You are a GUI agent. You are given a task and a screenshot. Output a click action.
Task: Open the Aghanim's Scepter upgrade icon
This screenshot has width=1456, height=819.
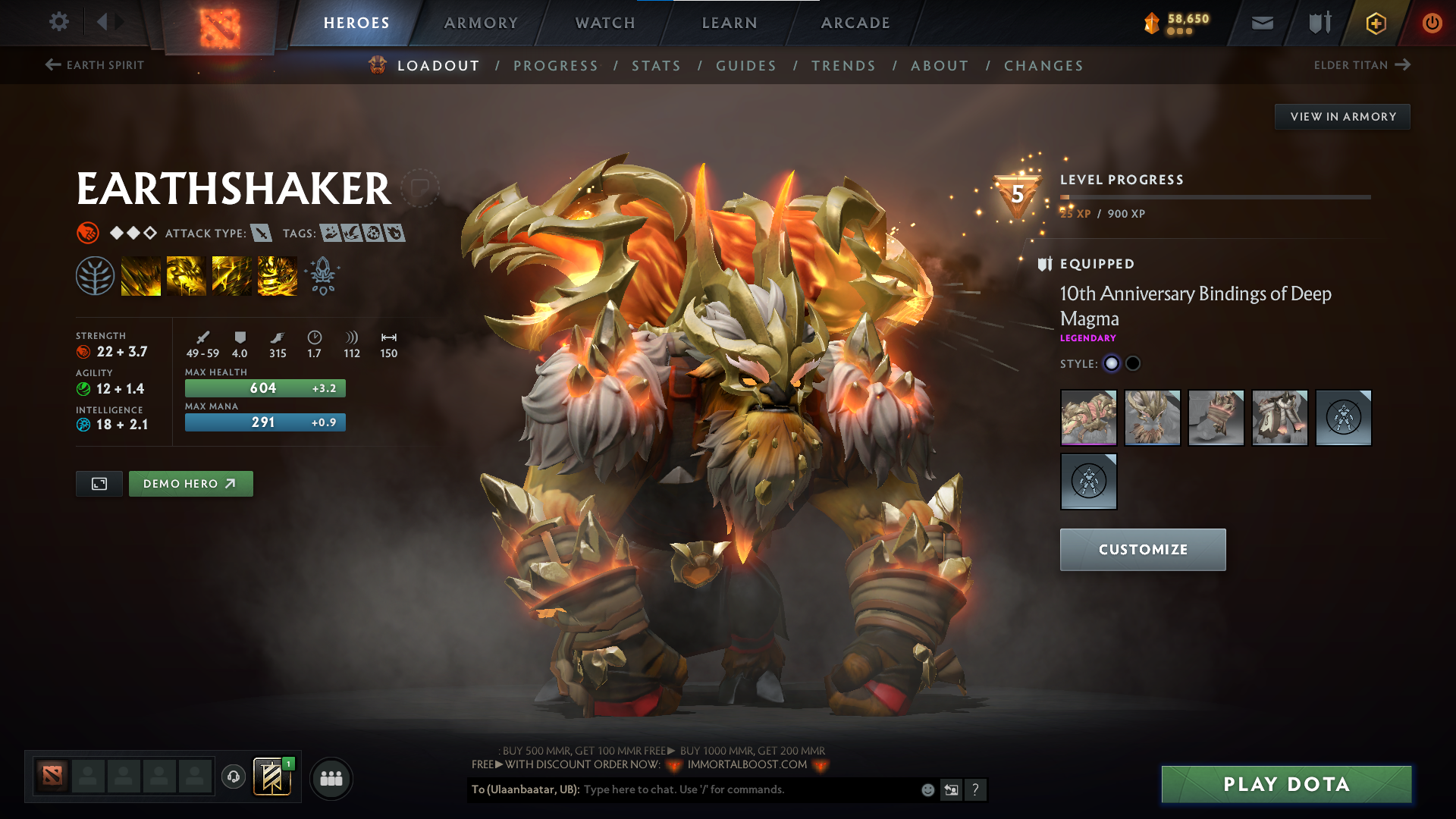coord(322,275)
